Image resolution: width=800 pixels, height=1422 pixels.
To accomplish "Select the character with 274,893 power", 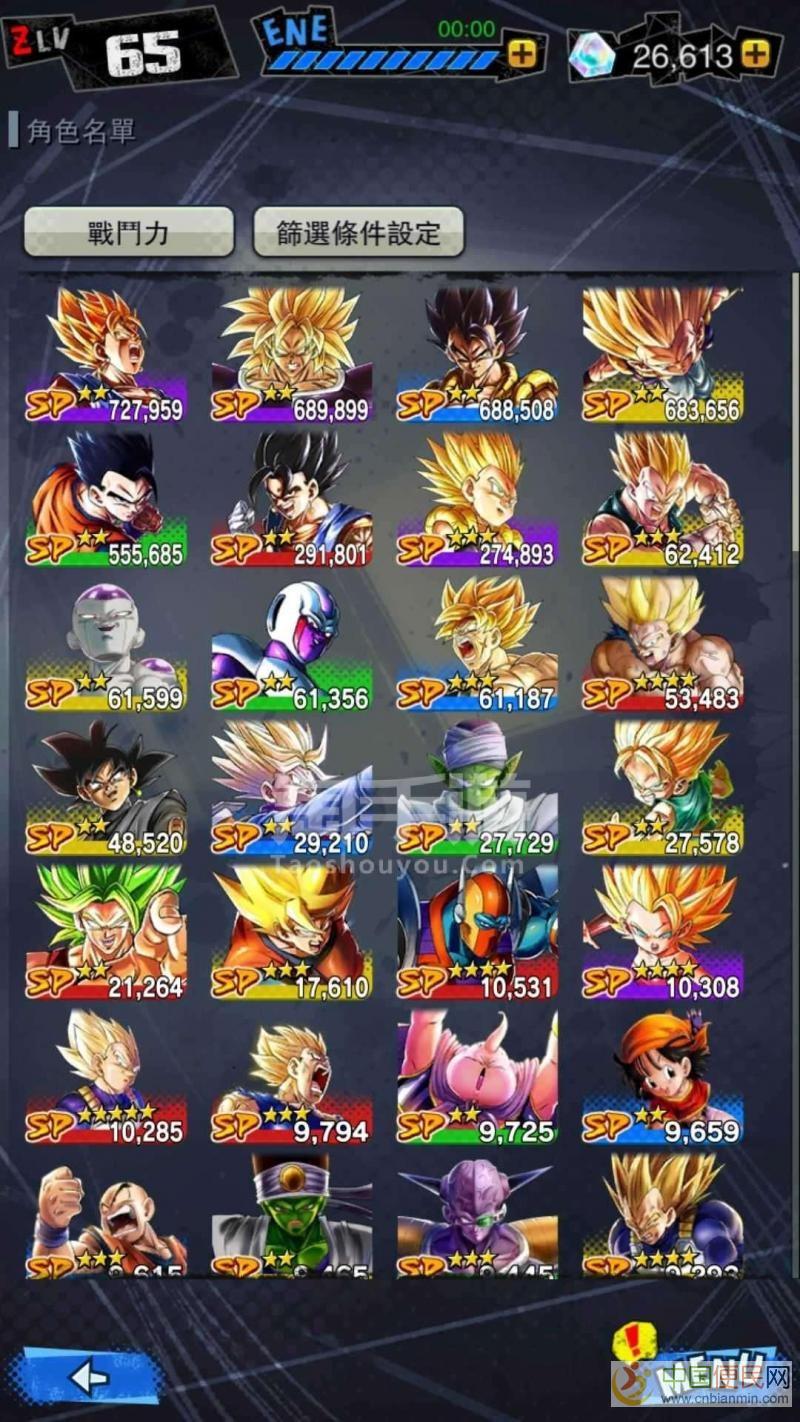I will [x=477, y=498].
